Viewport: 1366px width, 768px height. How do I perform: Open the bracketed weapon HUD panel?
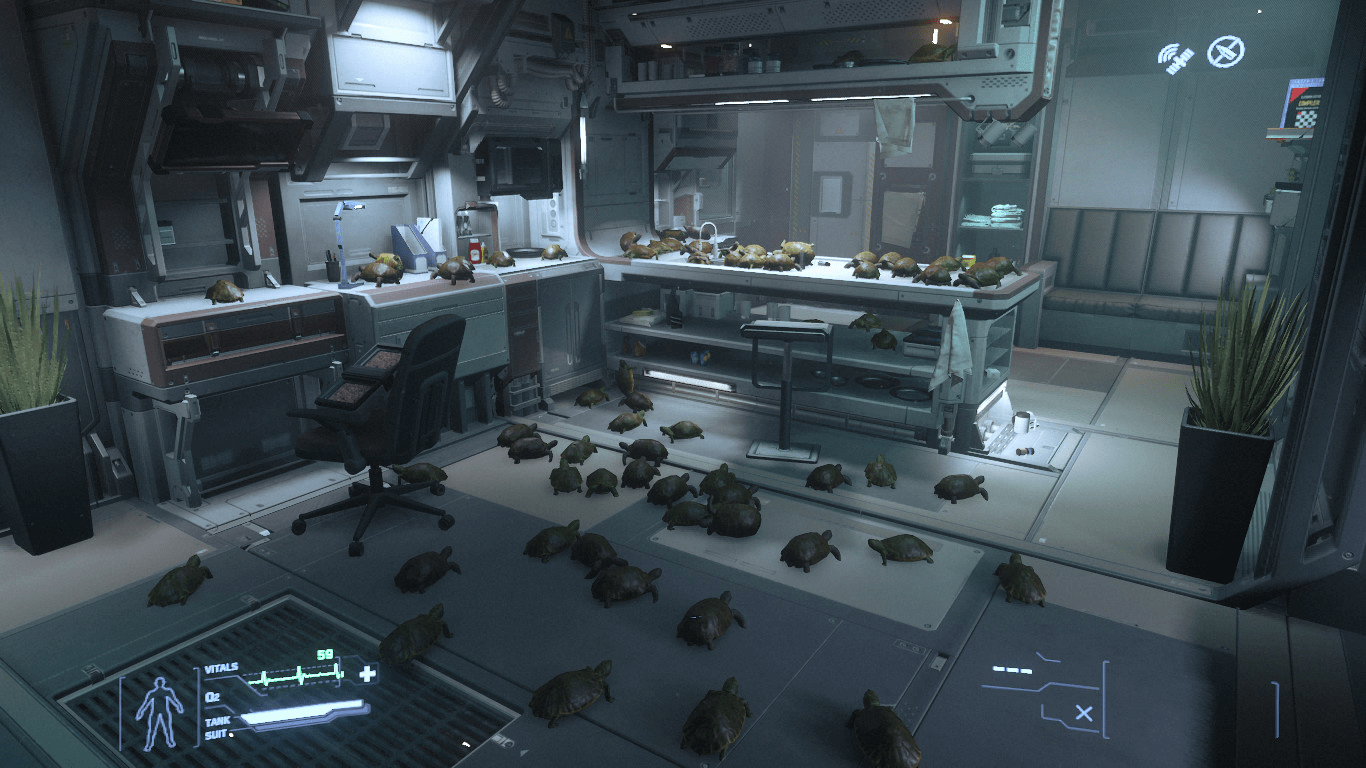[1105, 700]
